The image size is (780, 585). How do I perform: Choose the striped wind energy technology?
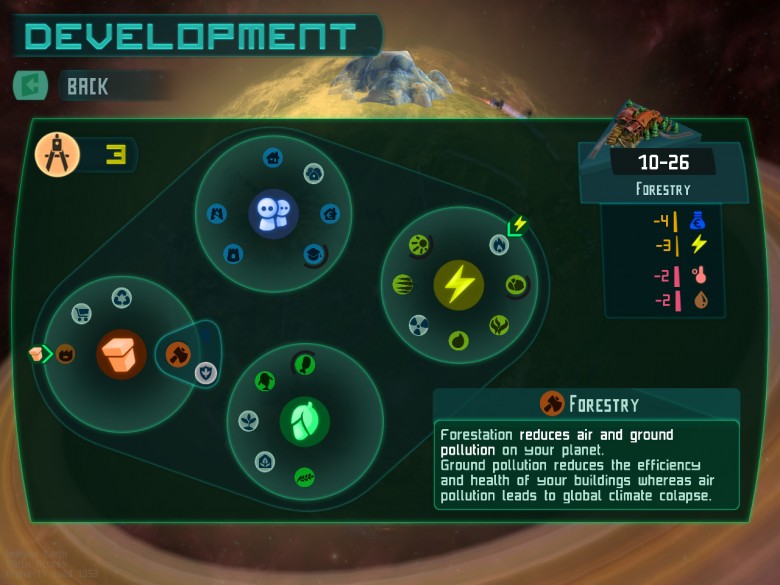click(402, 285)
